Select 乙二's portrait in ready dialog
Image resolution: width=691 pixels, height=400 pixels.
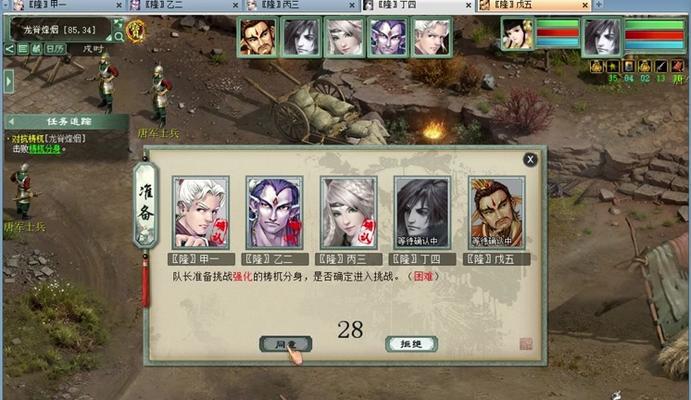(x=274, y=212)
